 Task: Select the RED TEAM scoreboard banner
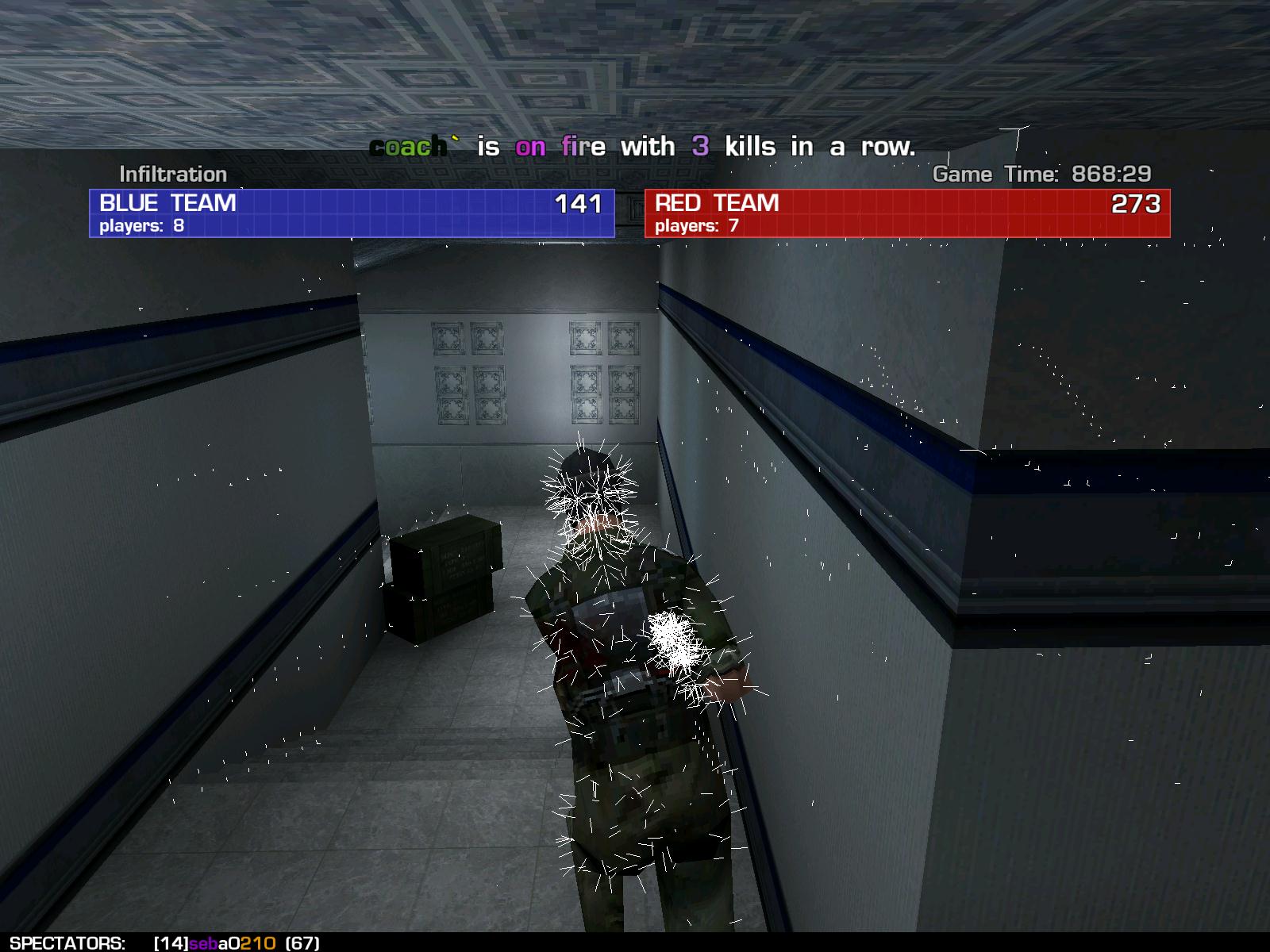click(907, 213)
